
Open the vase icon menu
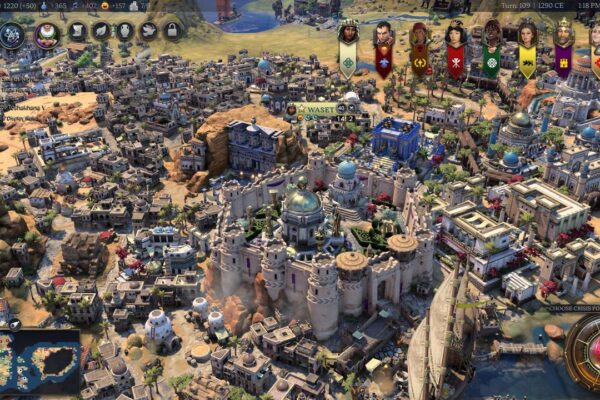(124, 31)
